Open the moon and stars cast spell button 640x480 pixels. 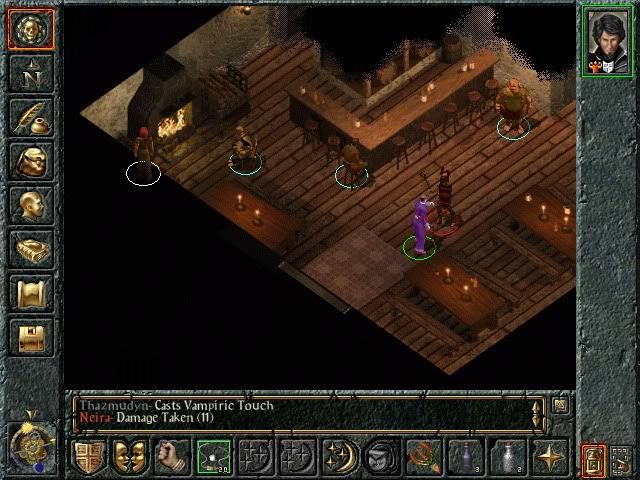pyautogui.click(x=338, y=456)
